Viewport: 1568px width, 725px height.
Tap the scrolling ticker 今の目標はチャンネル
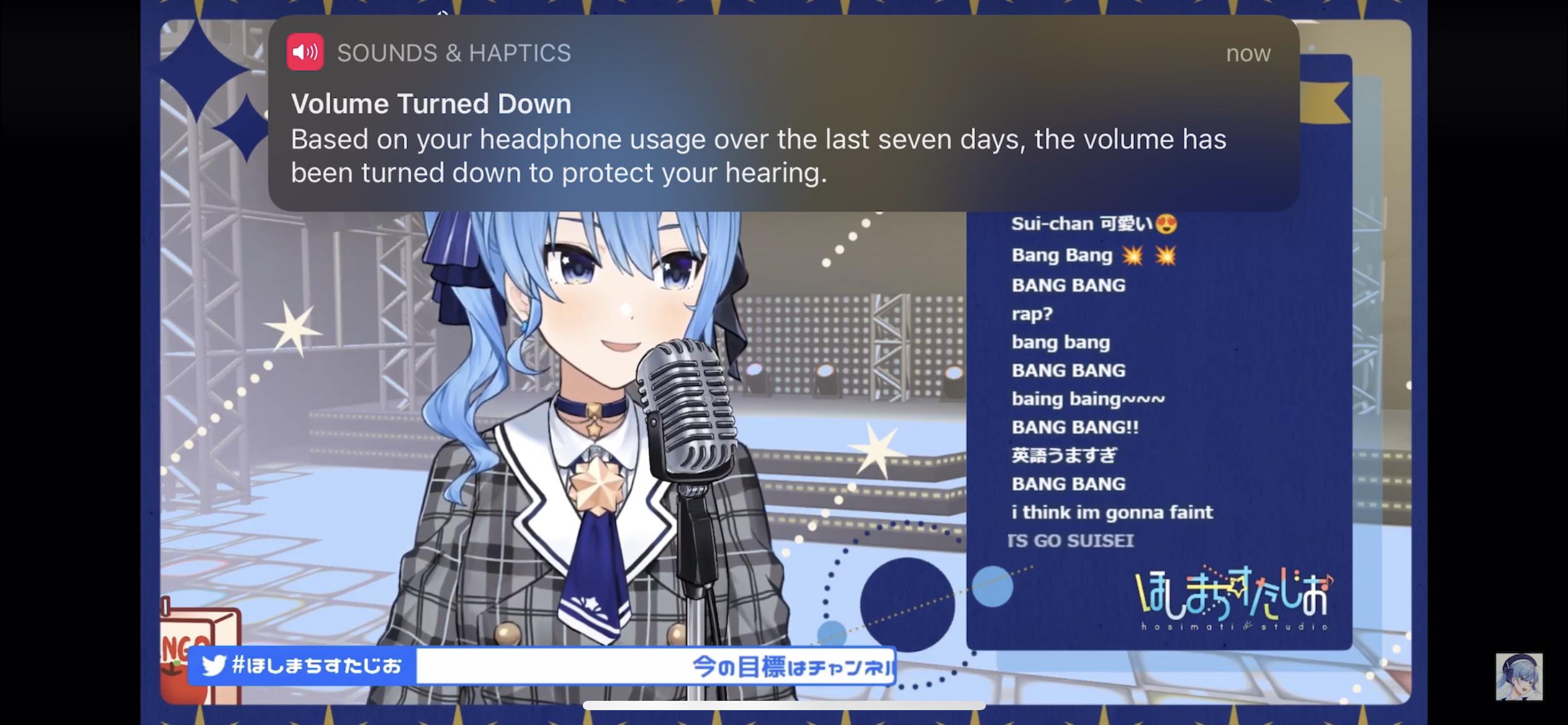click(x=793, y=667)
